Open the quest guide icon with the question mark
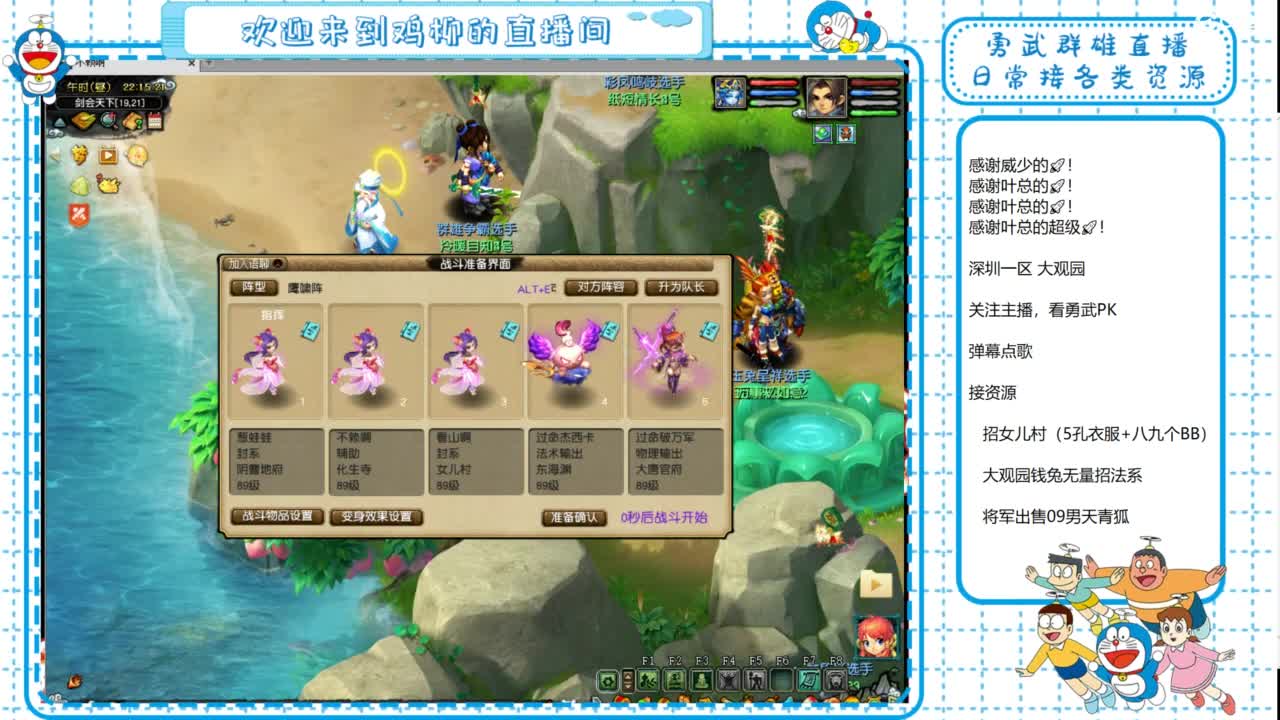This screenshot has height=720, width=1280. 133,122
